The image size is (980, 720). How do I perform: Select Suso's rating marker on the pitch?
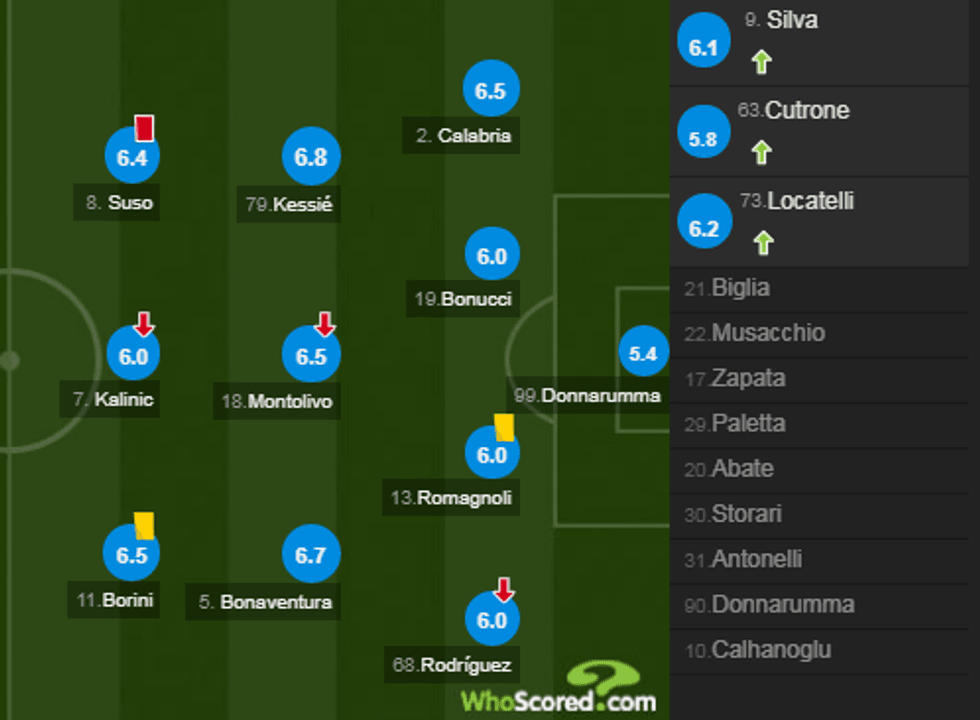pyautogui.click(x=132, y=157)
